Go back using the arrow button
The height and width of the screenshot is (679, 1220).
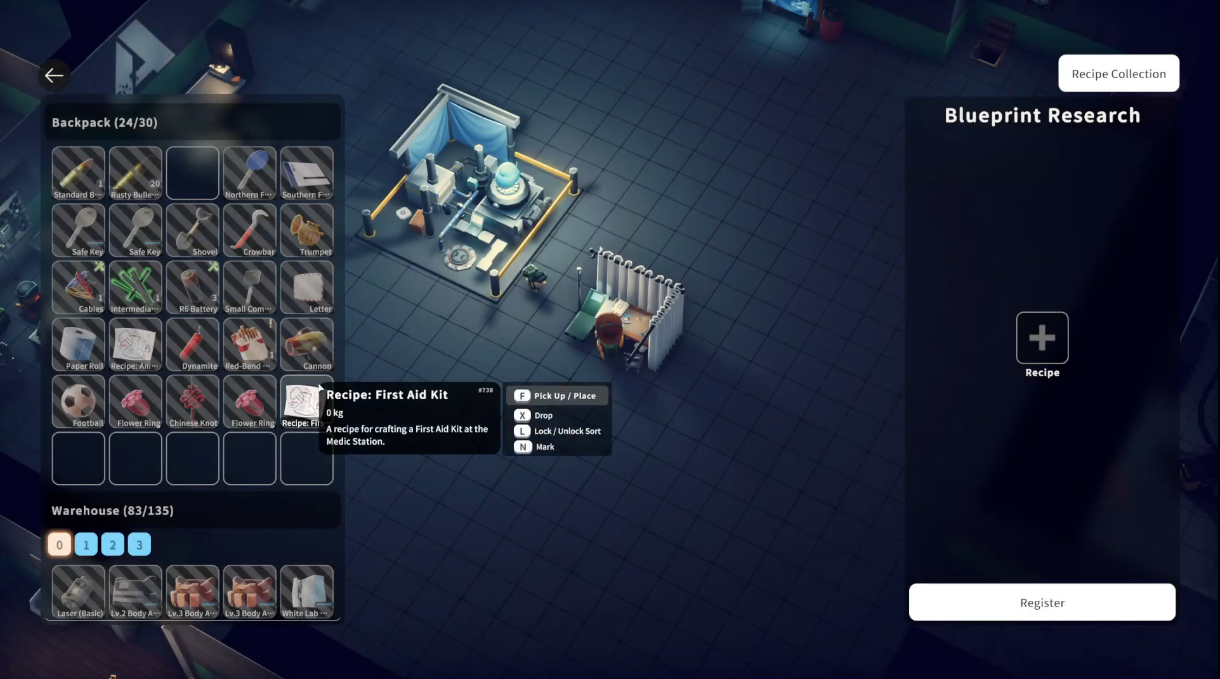54,75
